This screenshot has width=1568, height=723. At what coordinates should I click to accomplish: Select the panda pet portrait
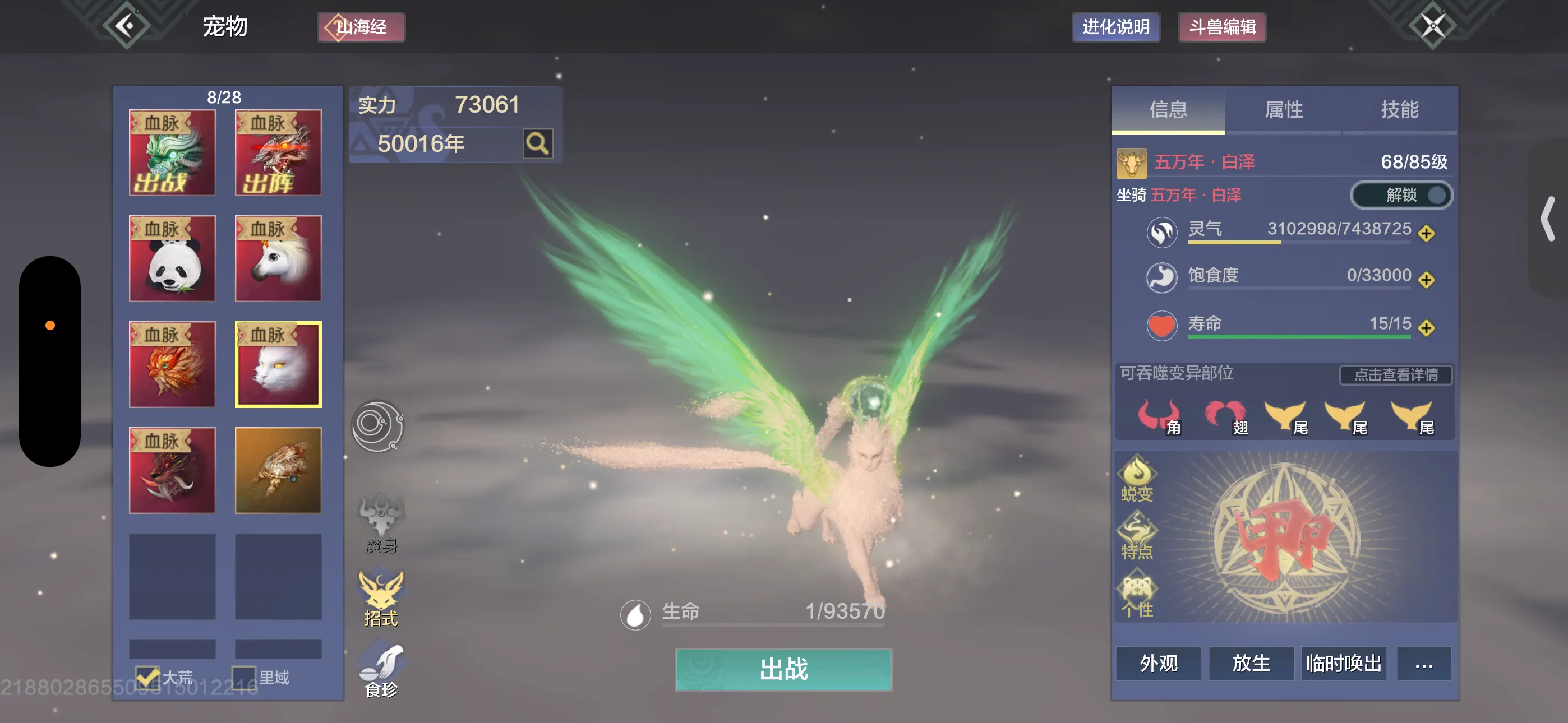172,258
